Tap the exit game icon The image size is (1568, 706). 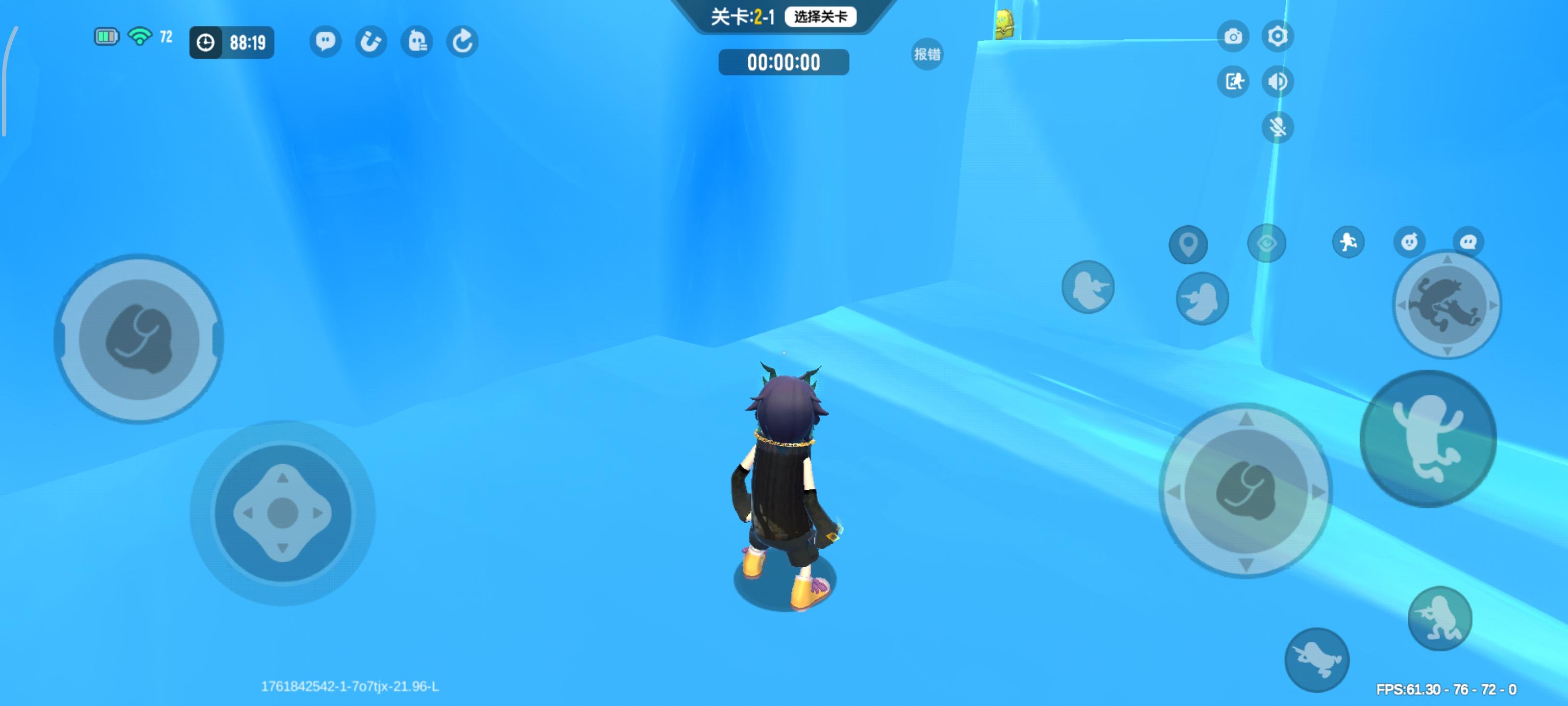[x=1234, y=81]
